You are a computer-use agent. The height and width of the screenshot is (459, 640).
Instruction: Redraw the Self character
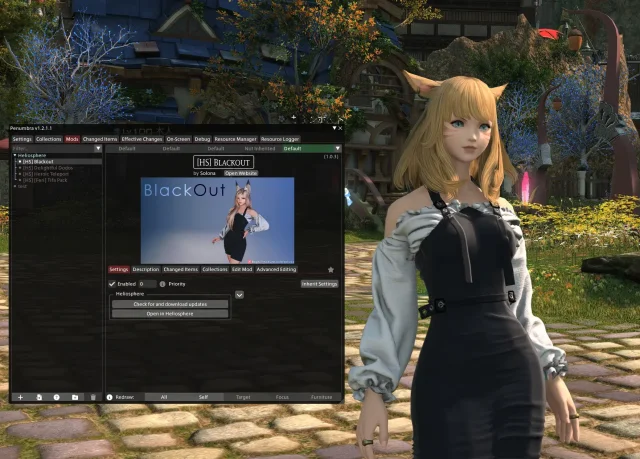tap(203, 397)
